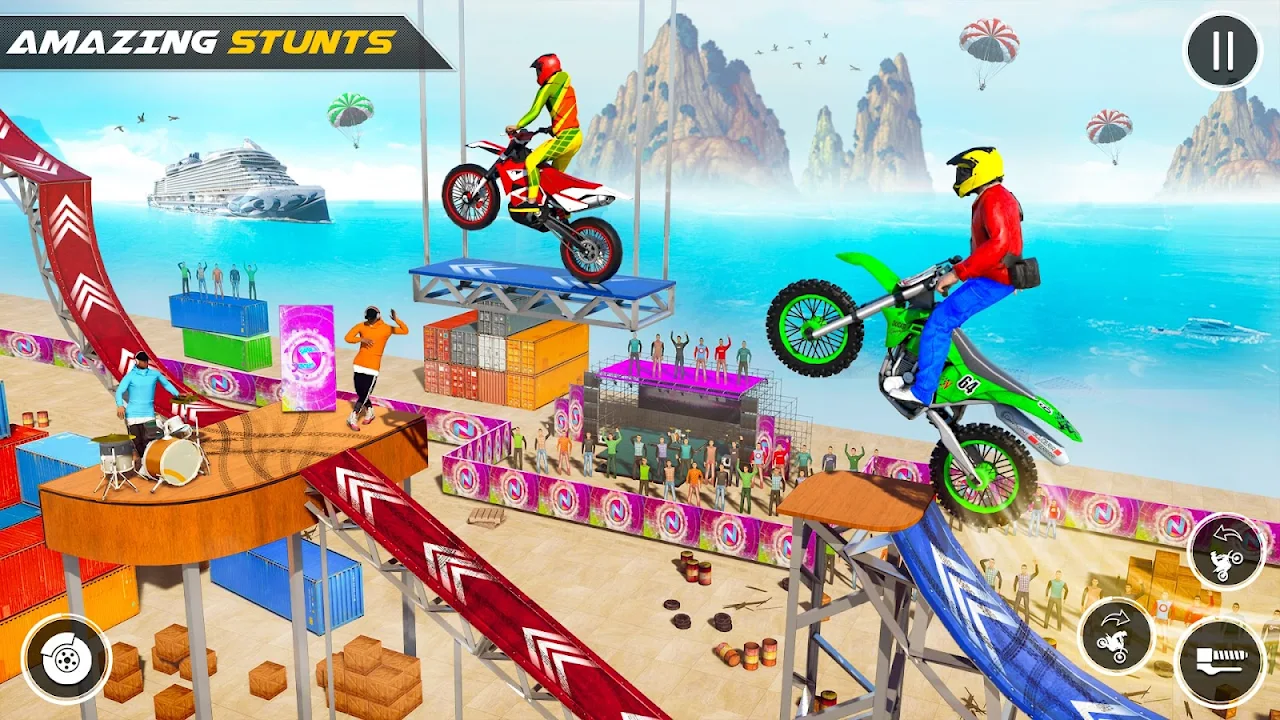
Task: Tilt the bike backward with the wheelie button
Action: click(1226, 551)
